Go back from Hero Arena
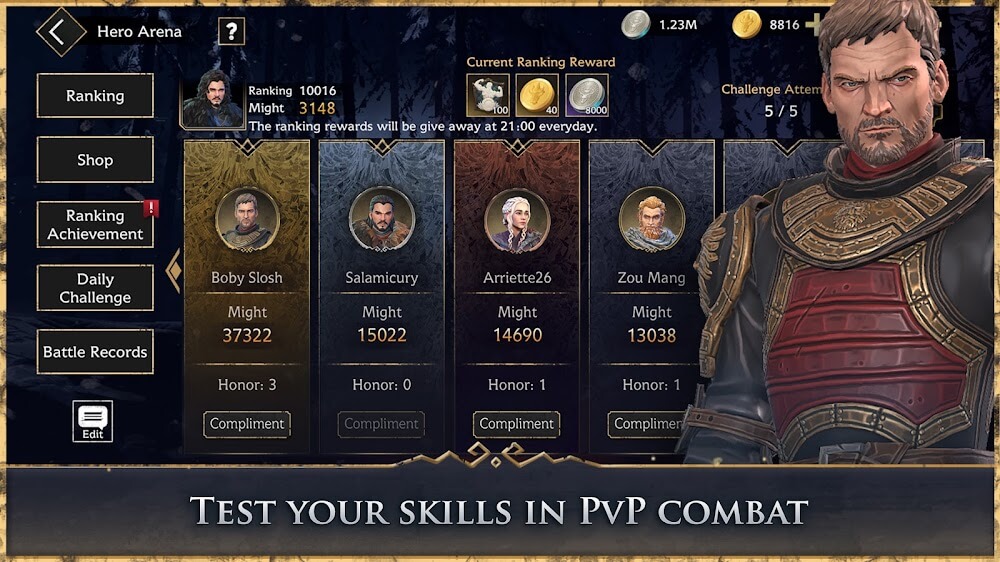 tap(58, 31)
